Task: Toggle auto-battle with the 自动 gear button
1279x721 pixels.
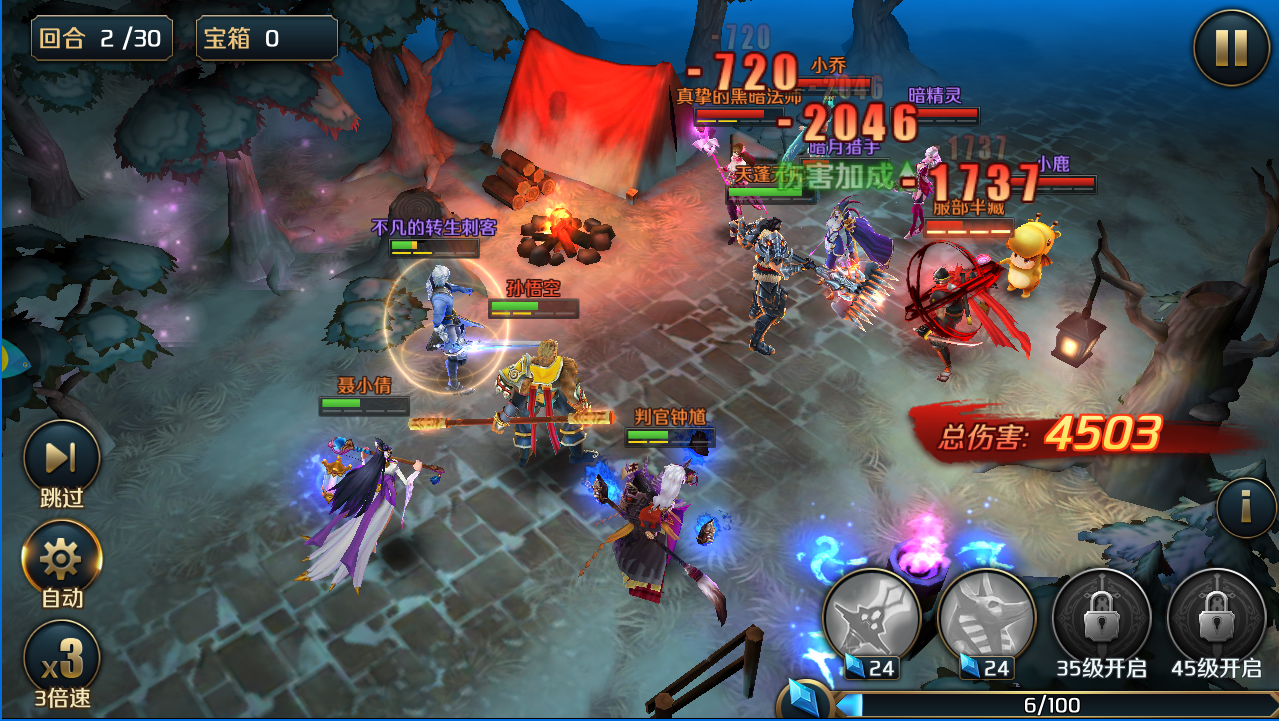Action: [61, 560]
